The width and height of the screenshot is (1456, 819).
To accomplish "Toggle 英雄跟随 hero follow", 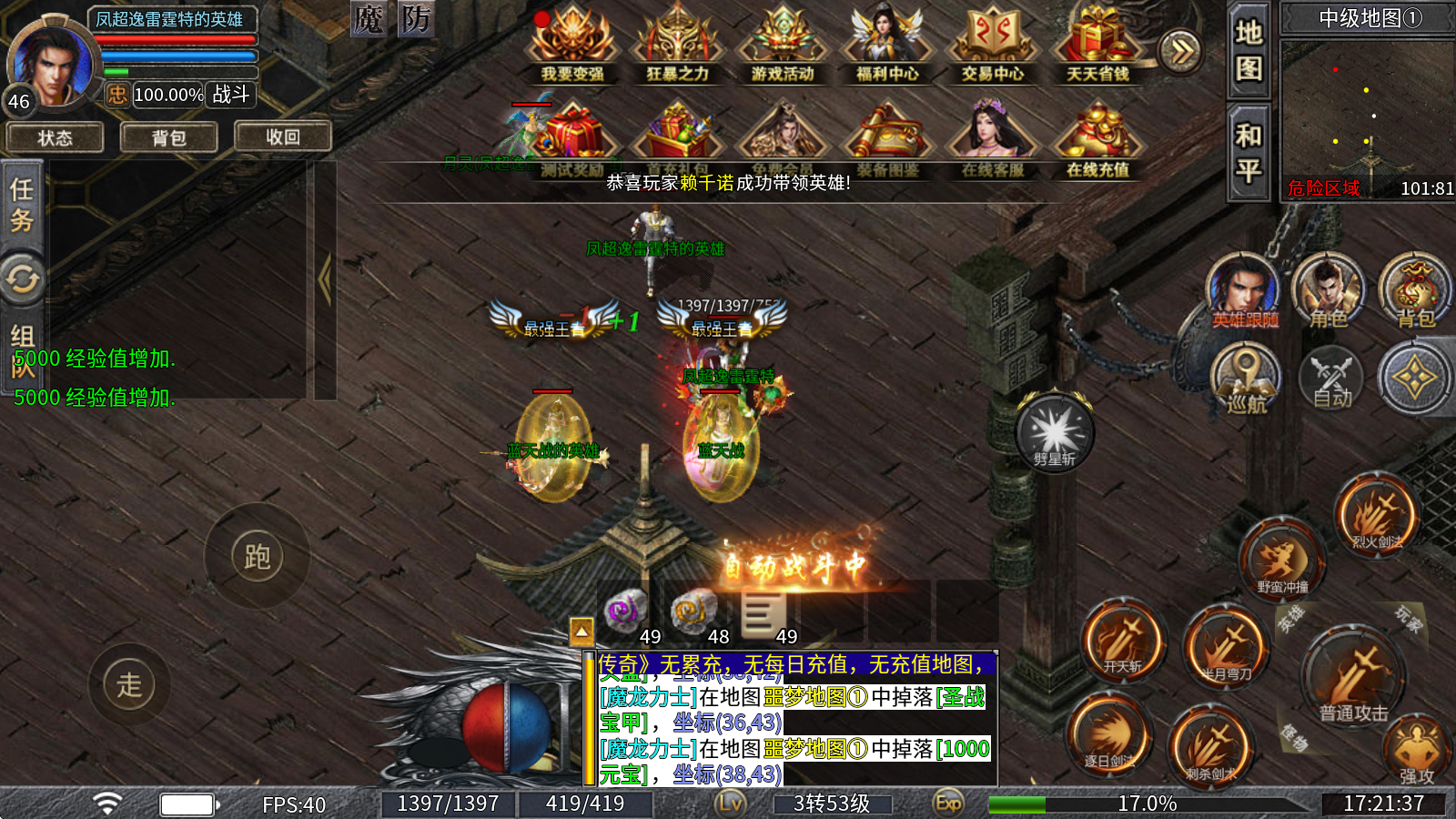I will (x=1244, y=291).
